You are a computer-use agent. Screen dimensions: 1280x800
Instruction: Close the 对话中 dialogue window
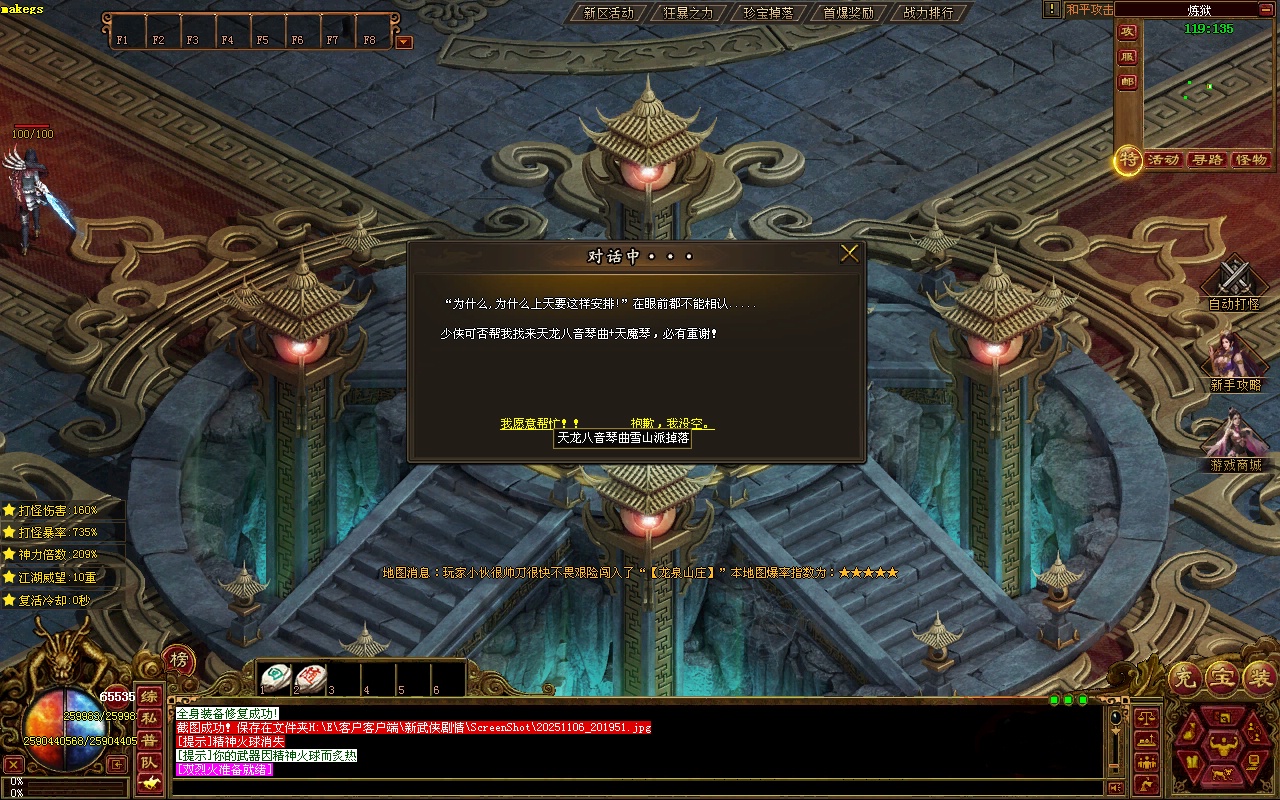tap(849, 254)
